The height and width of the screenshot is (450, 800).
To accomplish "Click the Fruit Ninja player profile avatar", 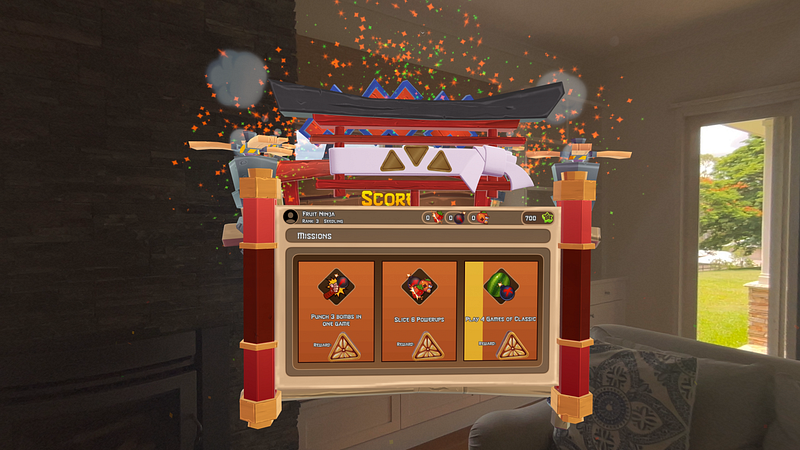I will pos(290,216).
